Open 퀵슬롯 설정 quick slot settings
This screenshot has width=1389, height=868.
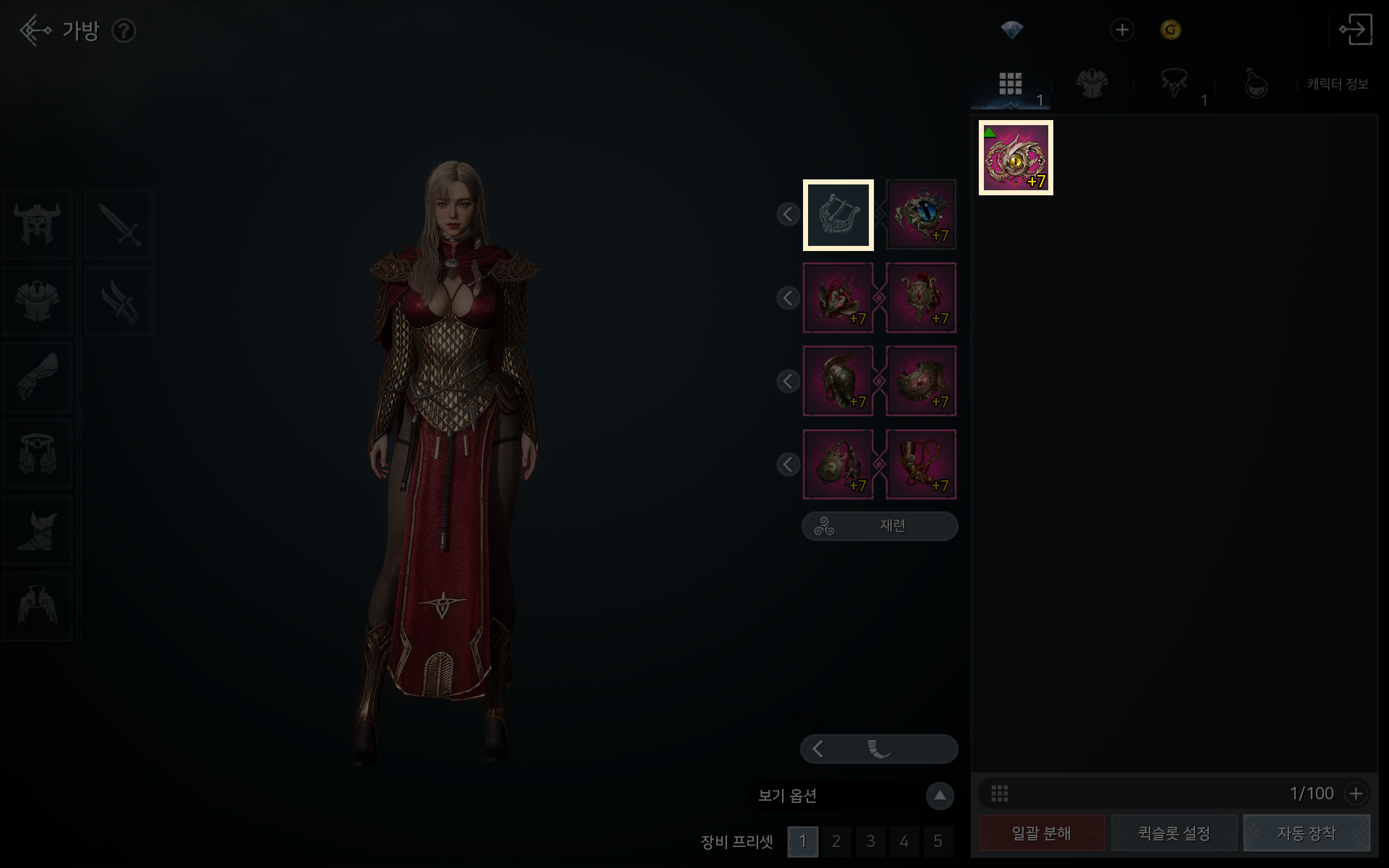(x=1173, y=833)
